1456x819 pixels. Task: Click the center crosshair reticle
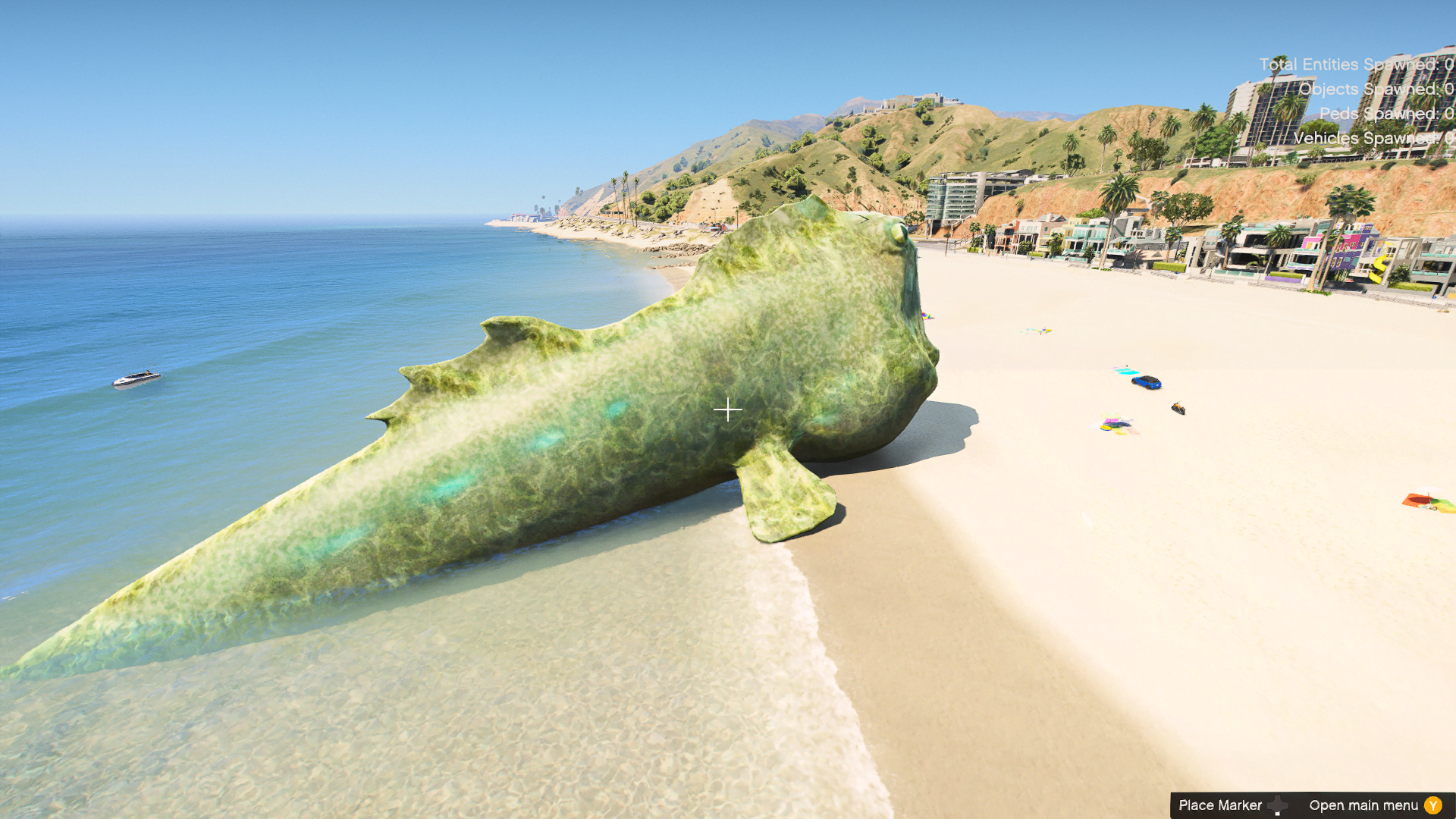coord(728,409)
